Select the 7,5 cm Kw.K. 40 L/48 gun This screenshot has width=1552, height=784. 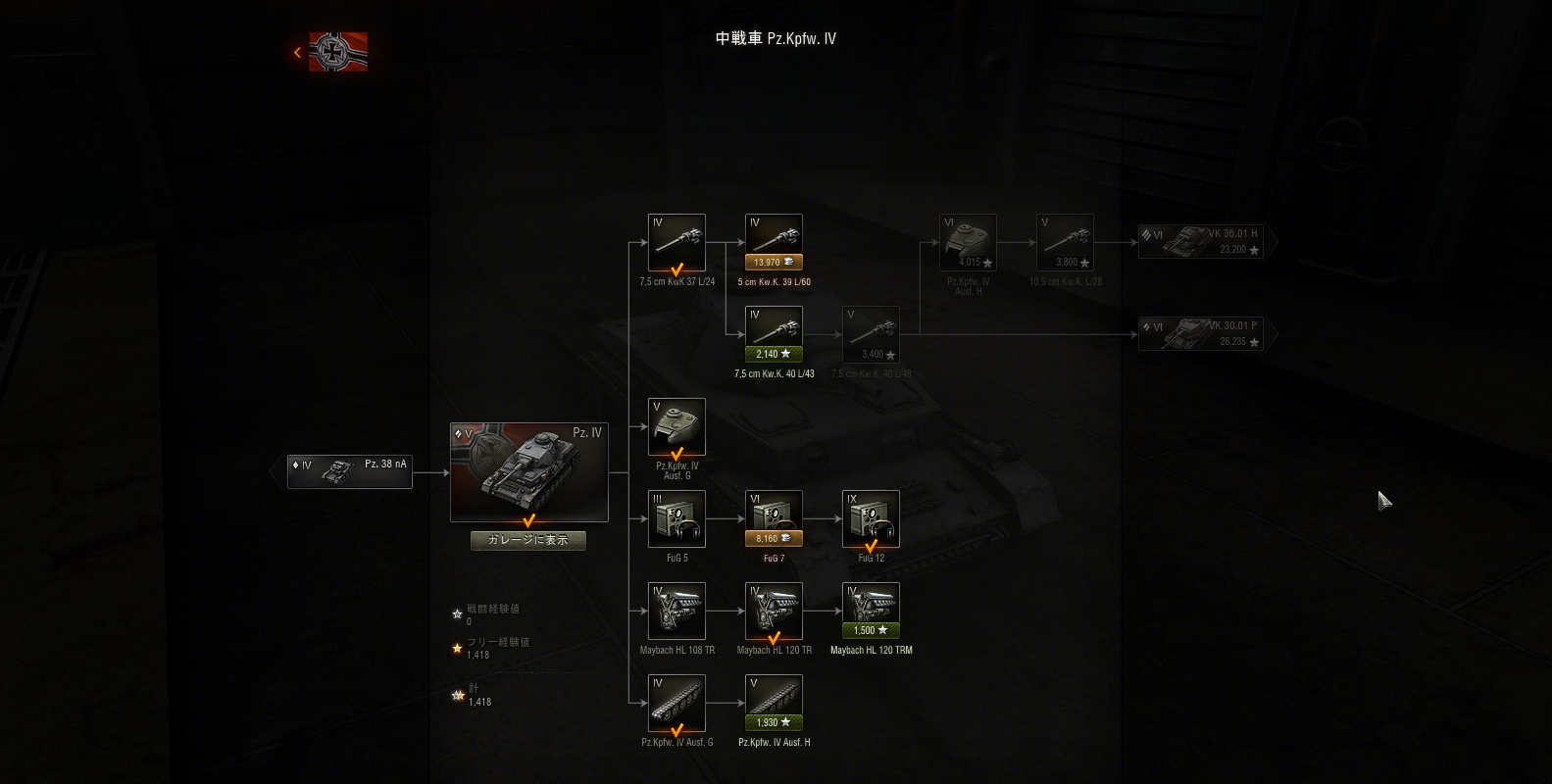pos(871,335)
